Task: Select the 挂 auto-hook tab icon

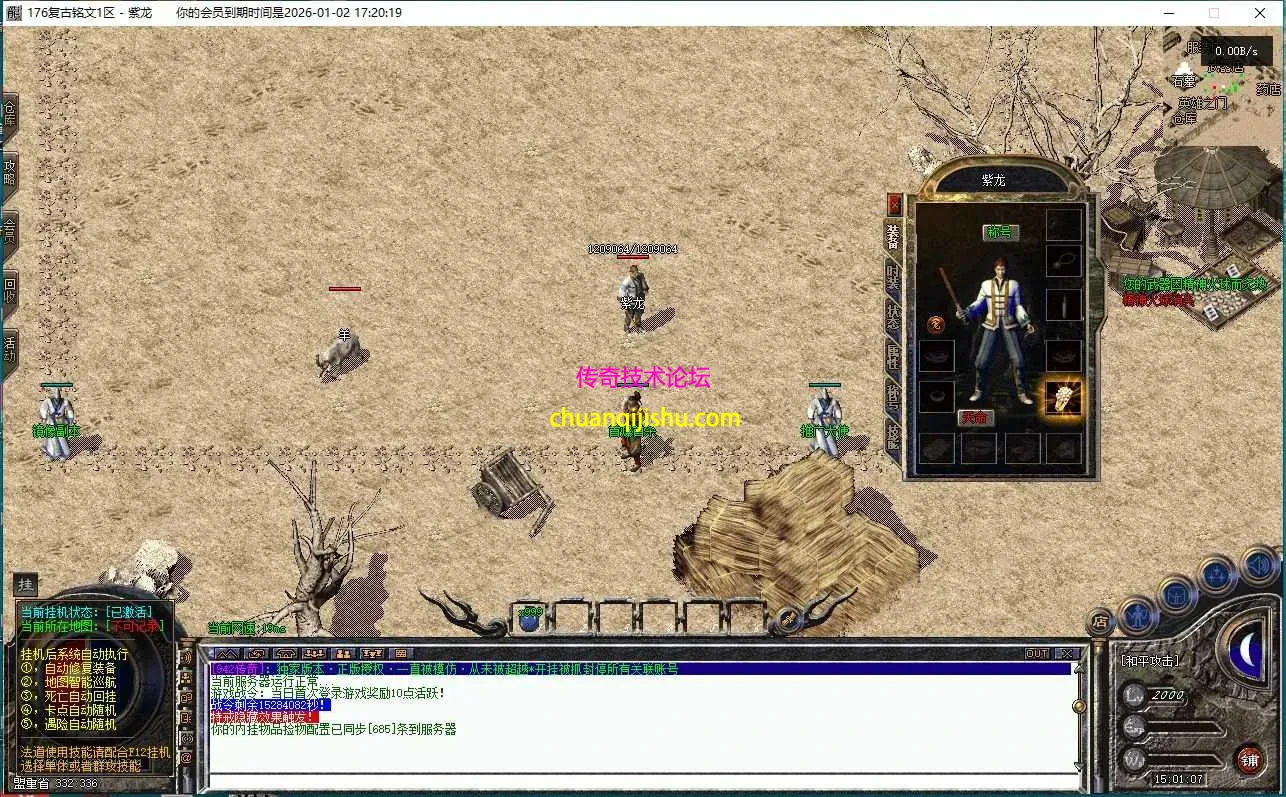Action: click(x=24, y=585)
